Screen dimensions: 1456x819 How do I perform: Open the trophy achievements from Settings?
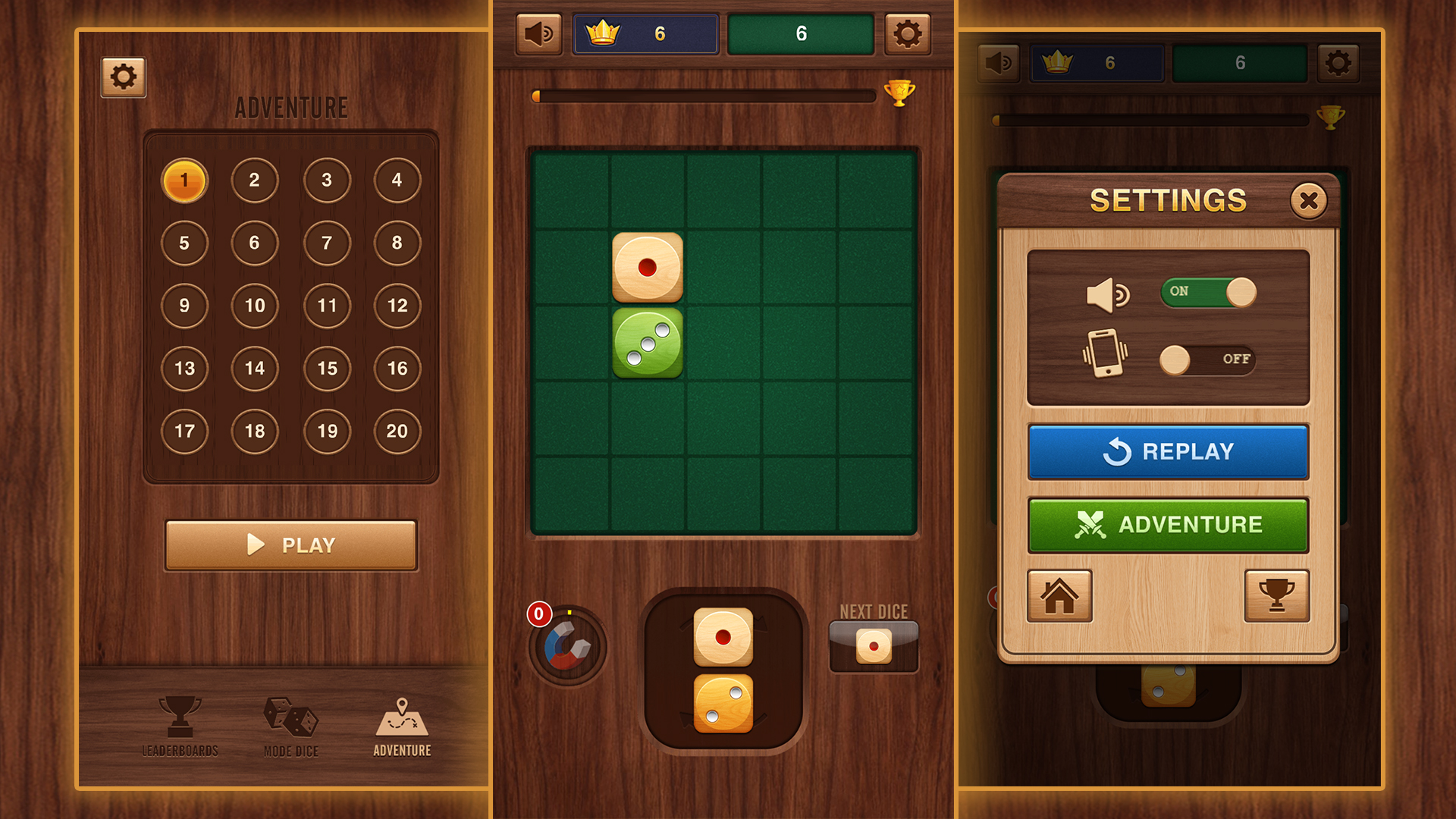click(1276, 597)
